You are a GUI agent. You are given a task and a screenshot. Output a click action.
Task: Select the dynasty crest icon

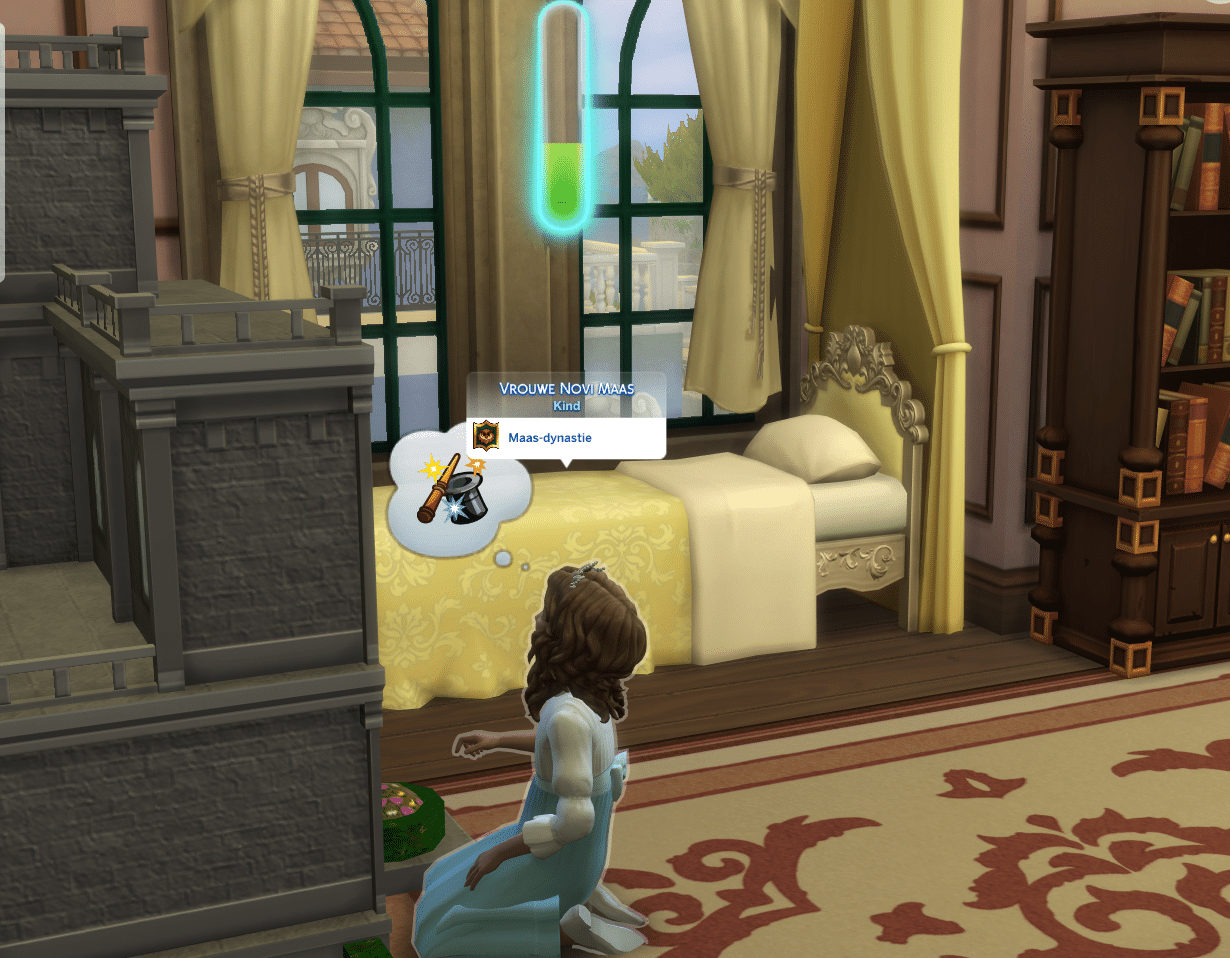pos(487,437)
